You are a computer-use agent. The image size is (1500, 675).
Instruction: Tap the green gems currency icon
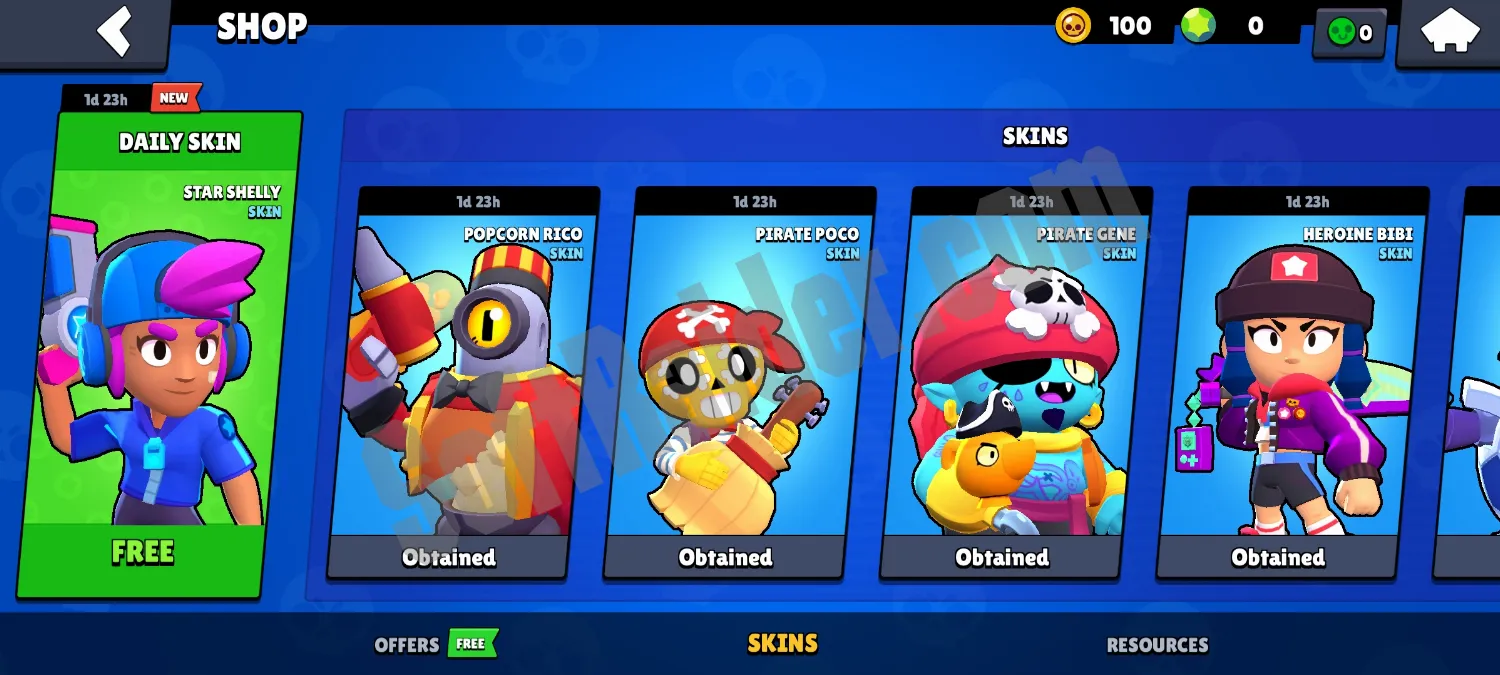click(x=1198, y=26)
